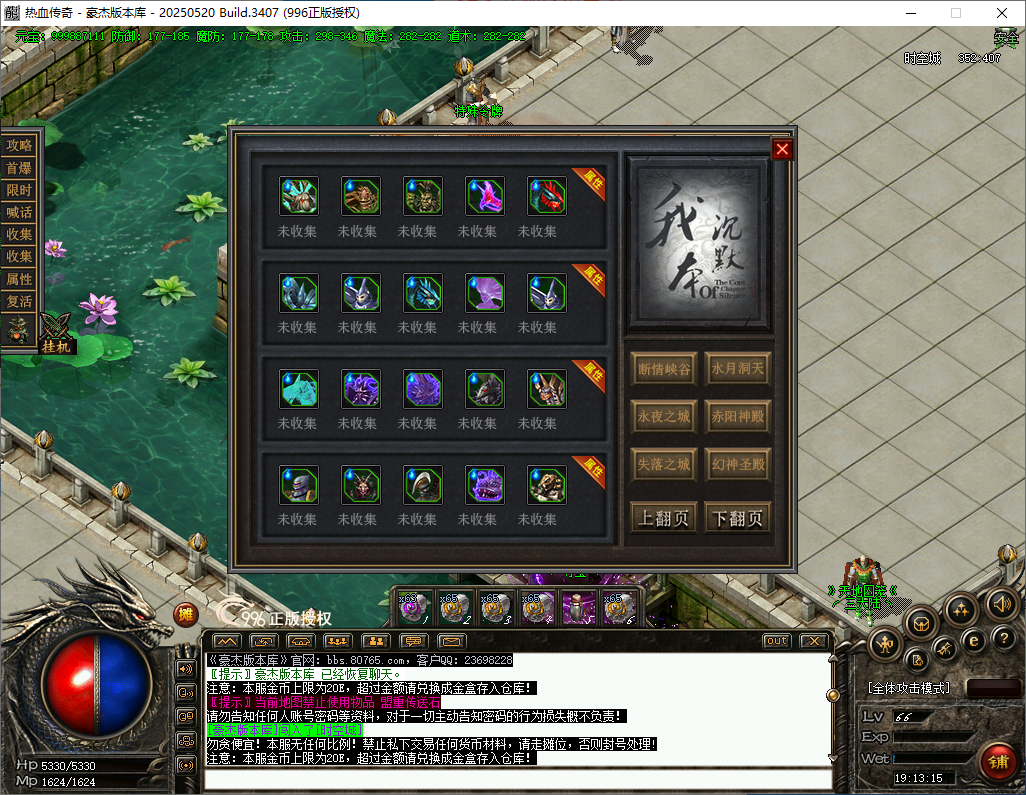Open the 喊话 shout menu entry
Screen dimensions: 1026x795
[x=19, y=212]
